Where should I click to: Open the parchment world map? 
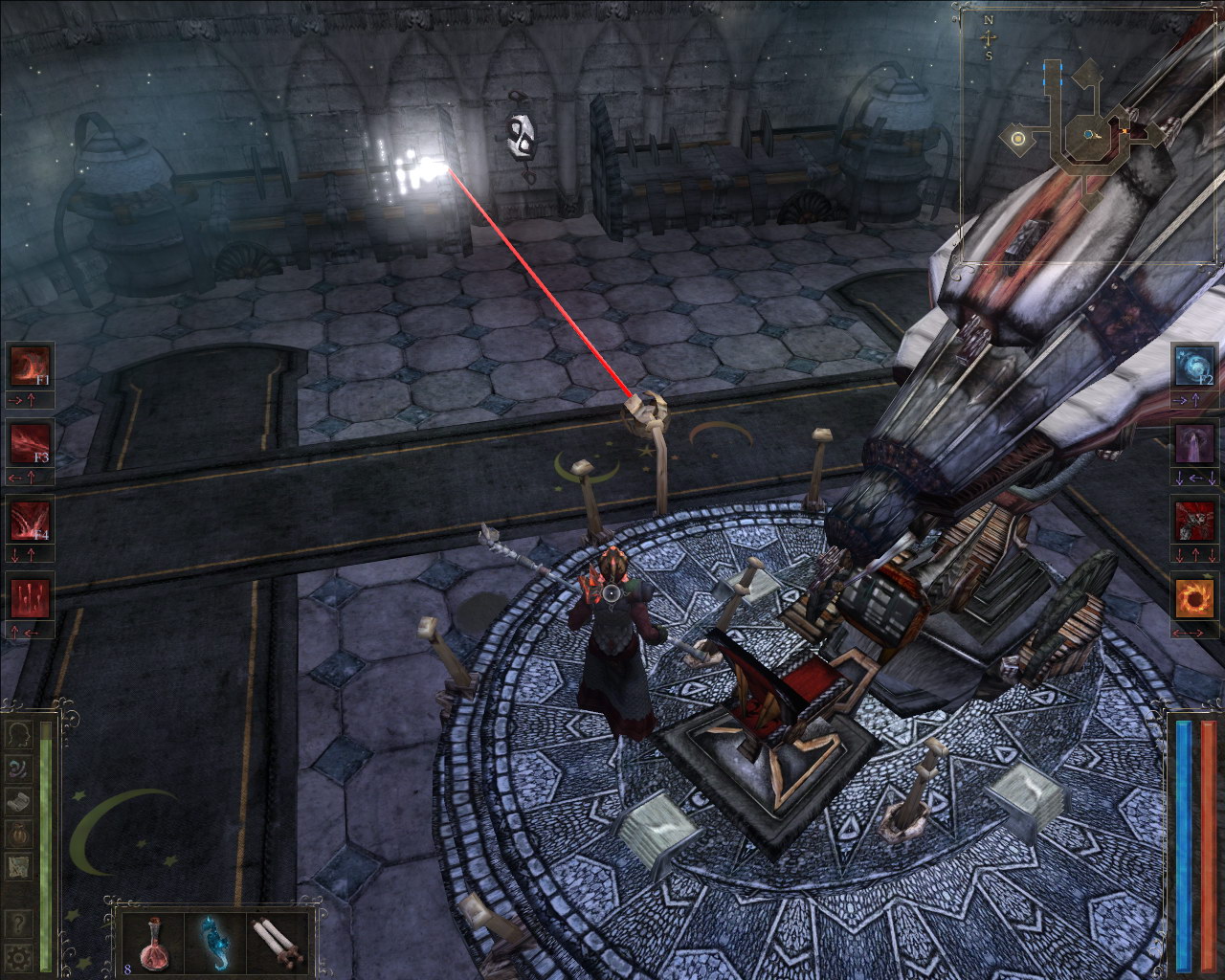click(17, 866)
